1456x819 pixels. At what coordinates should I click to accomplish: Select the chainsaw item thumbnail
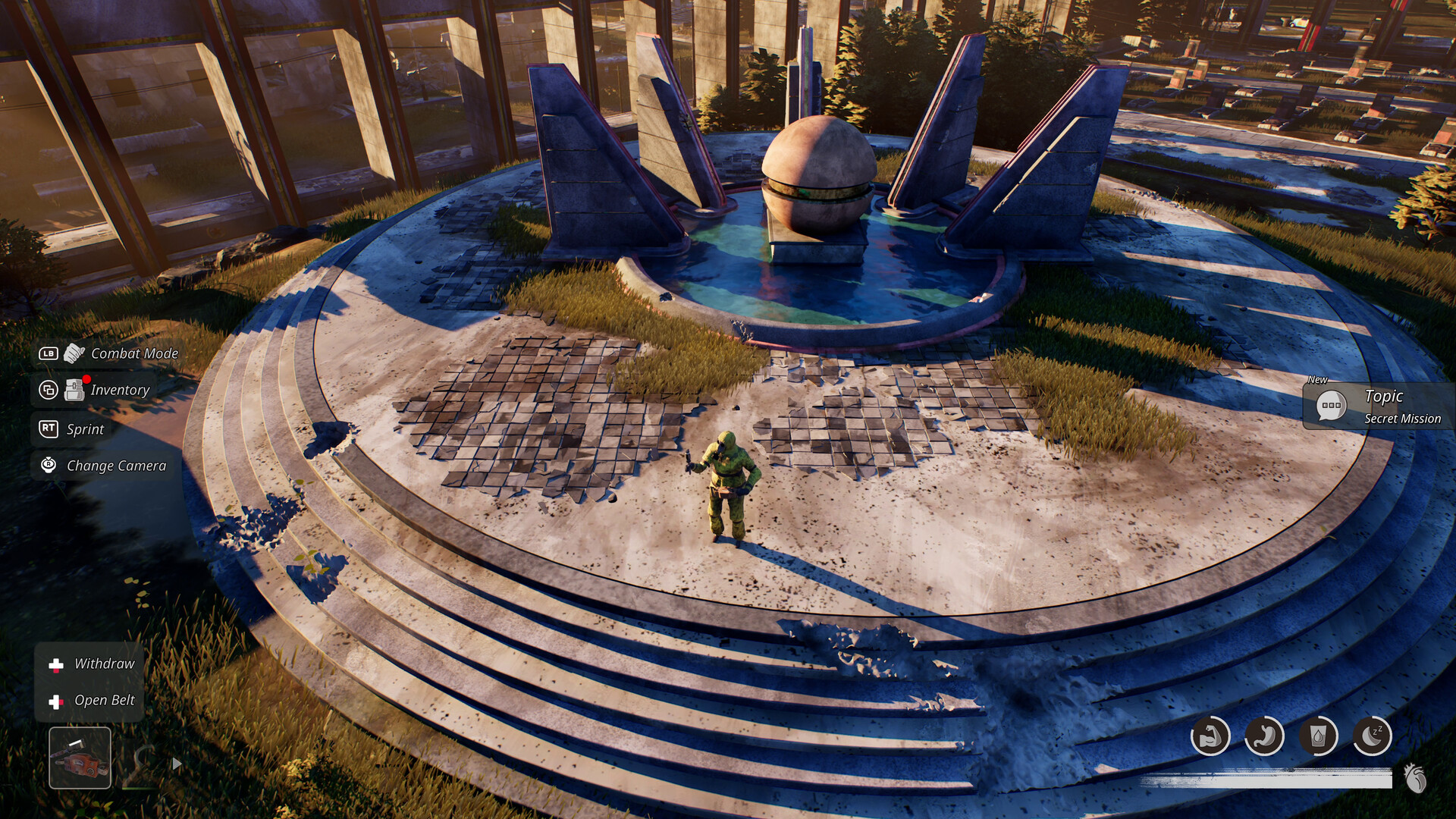(81, 757)
